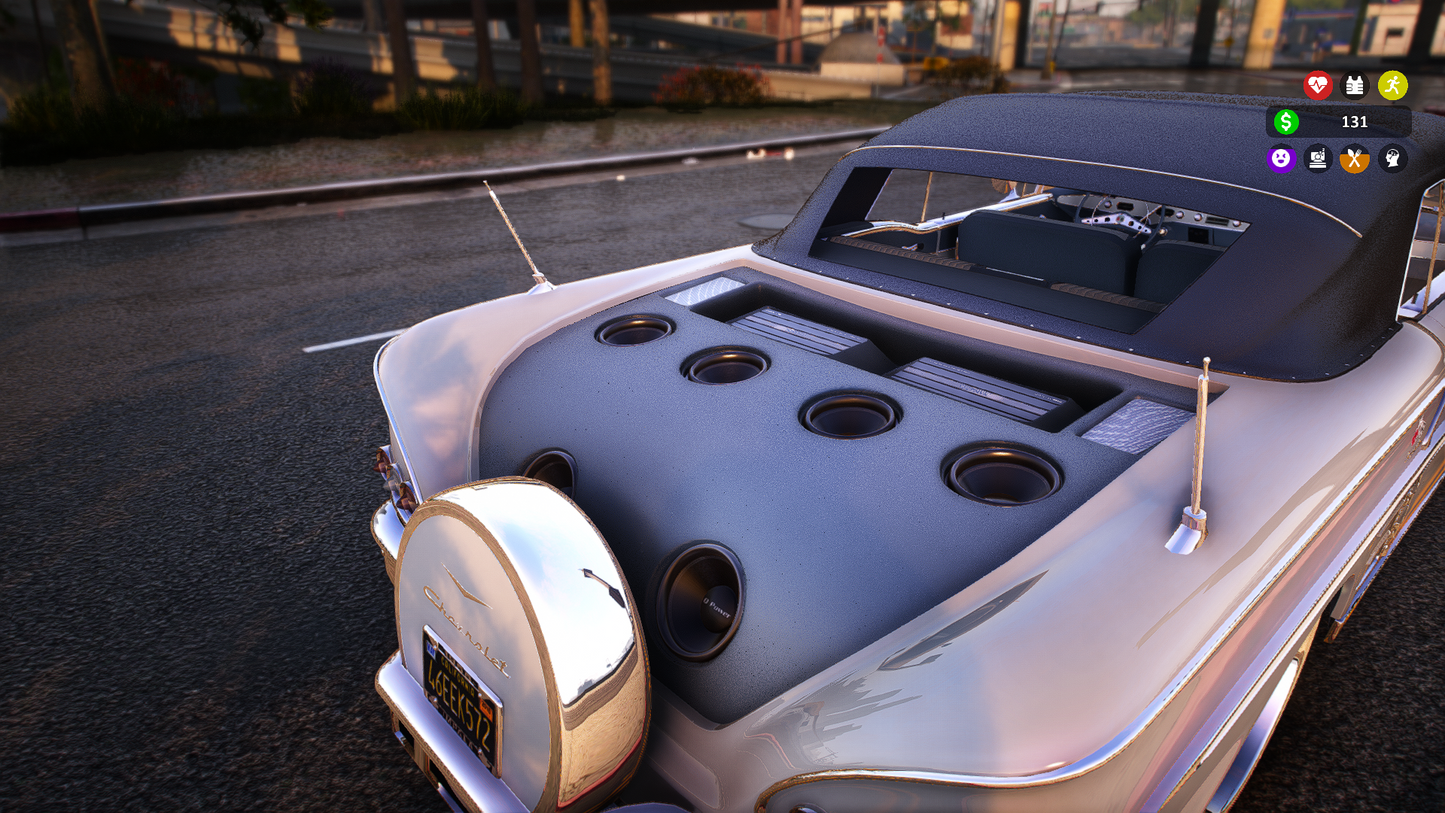
Task: Click the red heart health icon
Action: tap(1318, 86)
